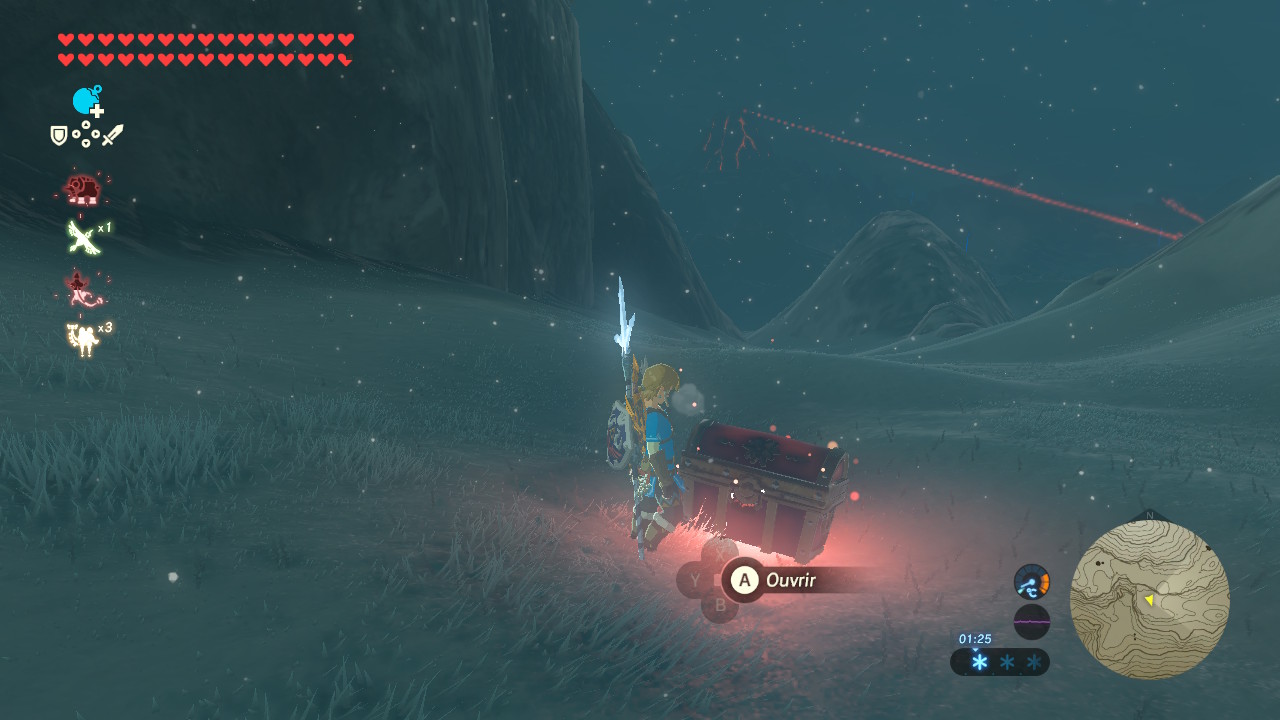Viewport: 1280px width, 720px height.
Task: Choose the Ouvrir chest prompt label
Action: pyautogui.click(x=790, y=580)
